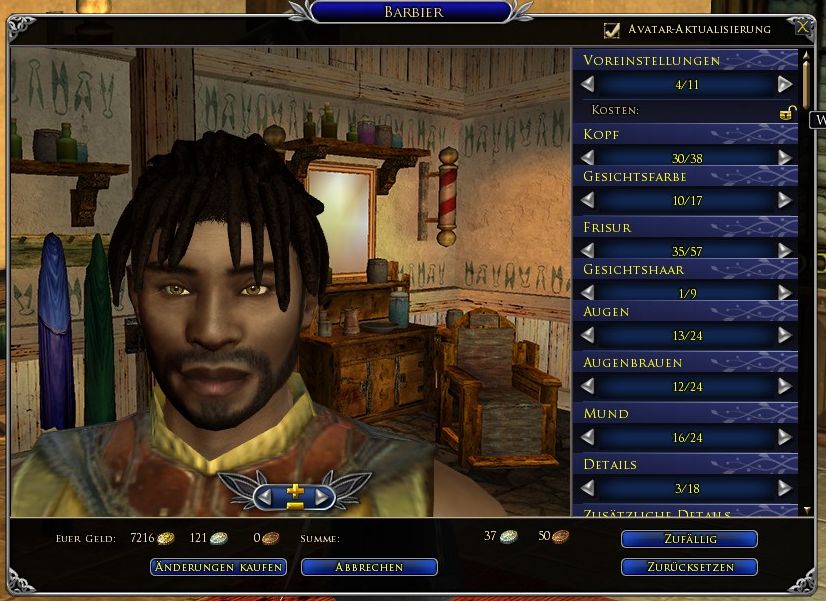Viewport: 826px width, 601px height.
Task: Switch to previous Frisur hairstyle
Action: click(588, 250)
